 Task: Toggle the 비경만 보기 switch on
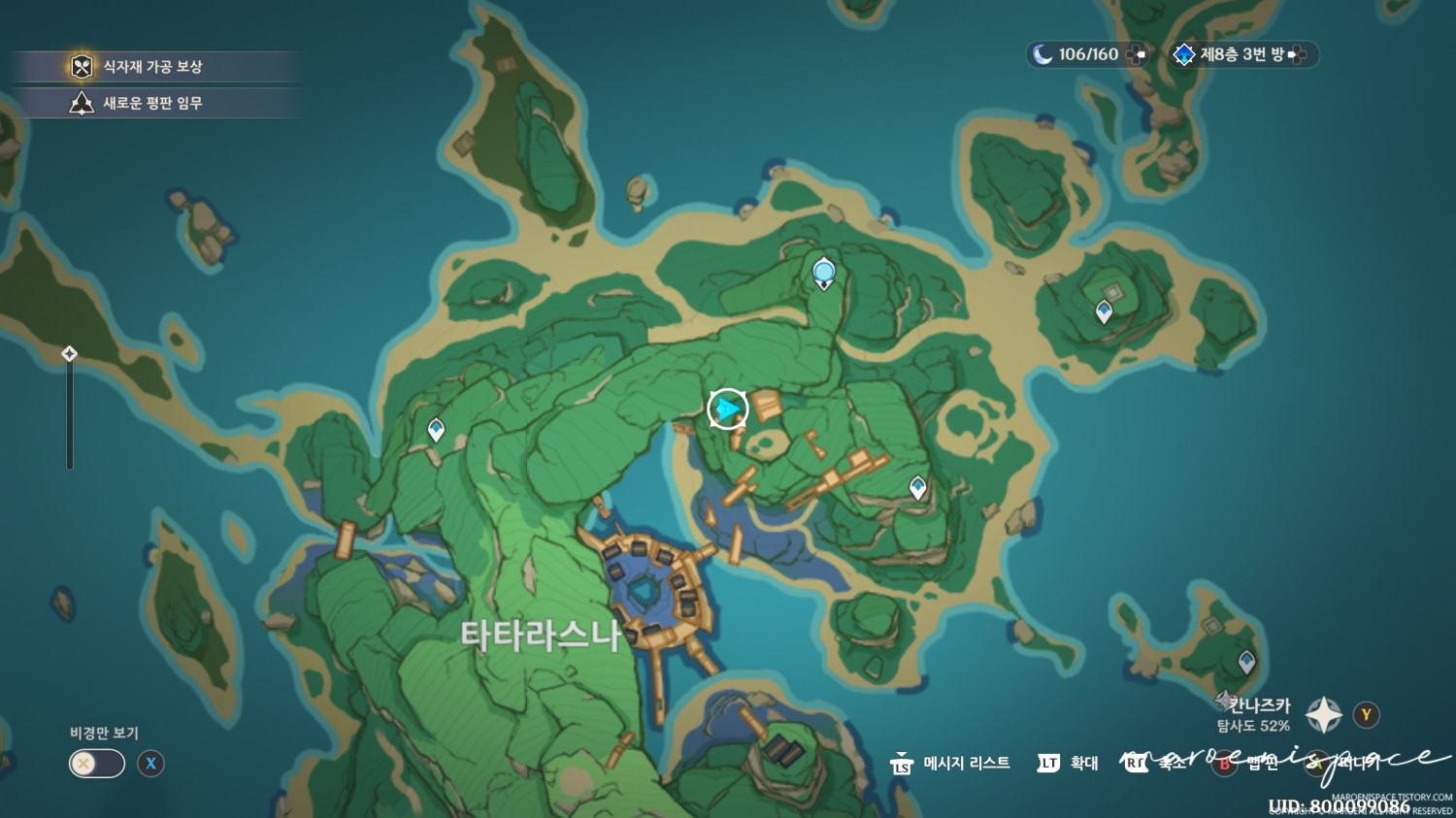point(94,764)
